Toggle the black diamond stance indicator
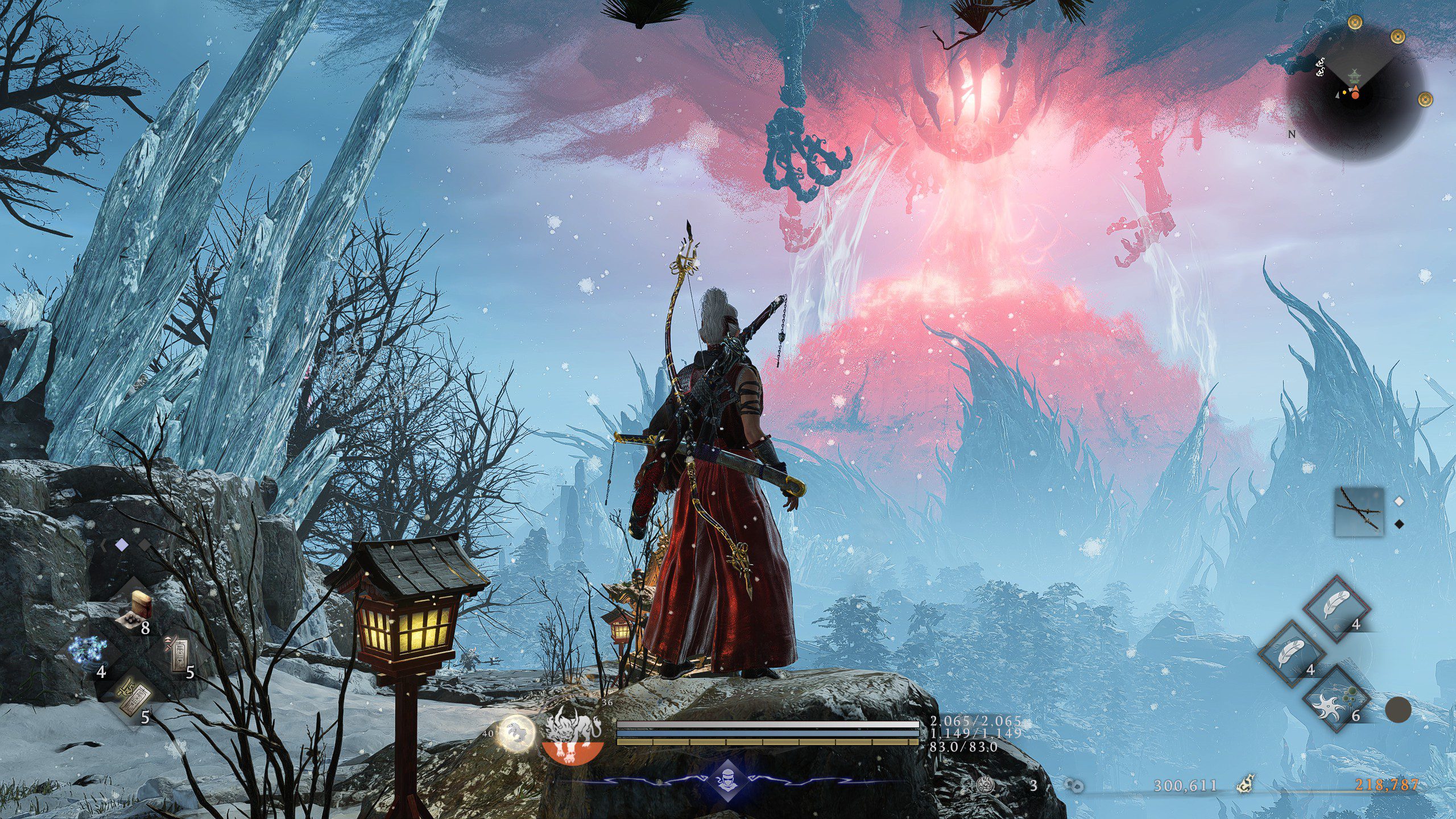 coord(1399,524)
